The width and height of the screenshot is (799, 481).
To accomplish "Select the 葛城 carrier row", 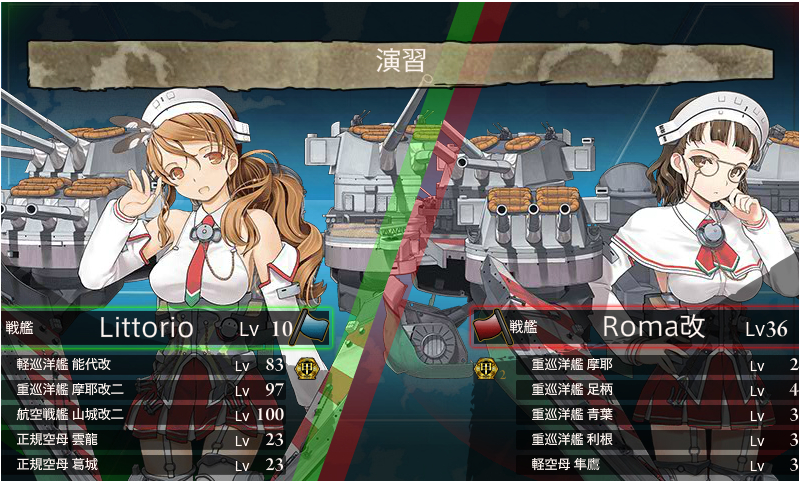I will click(148, 464).
